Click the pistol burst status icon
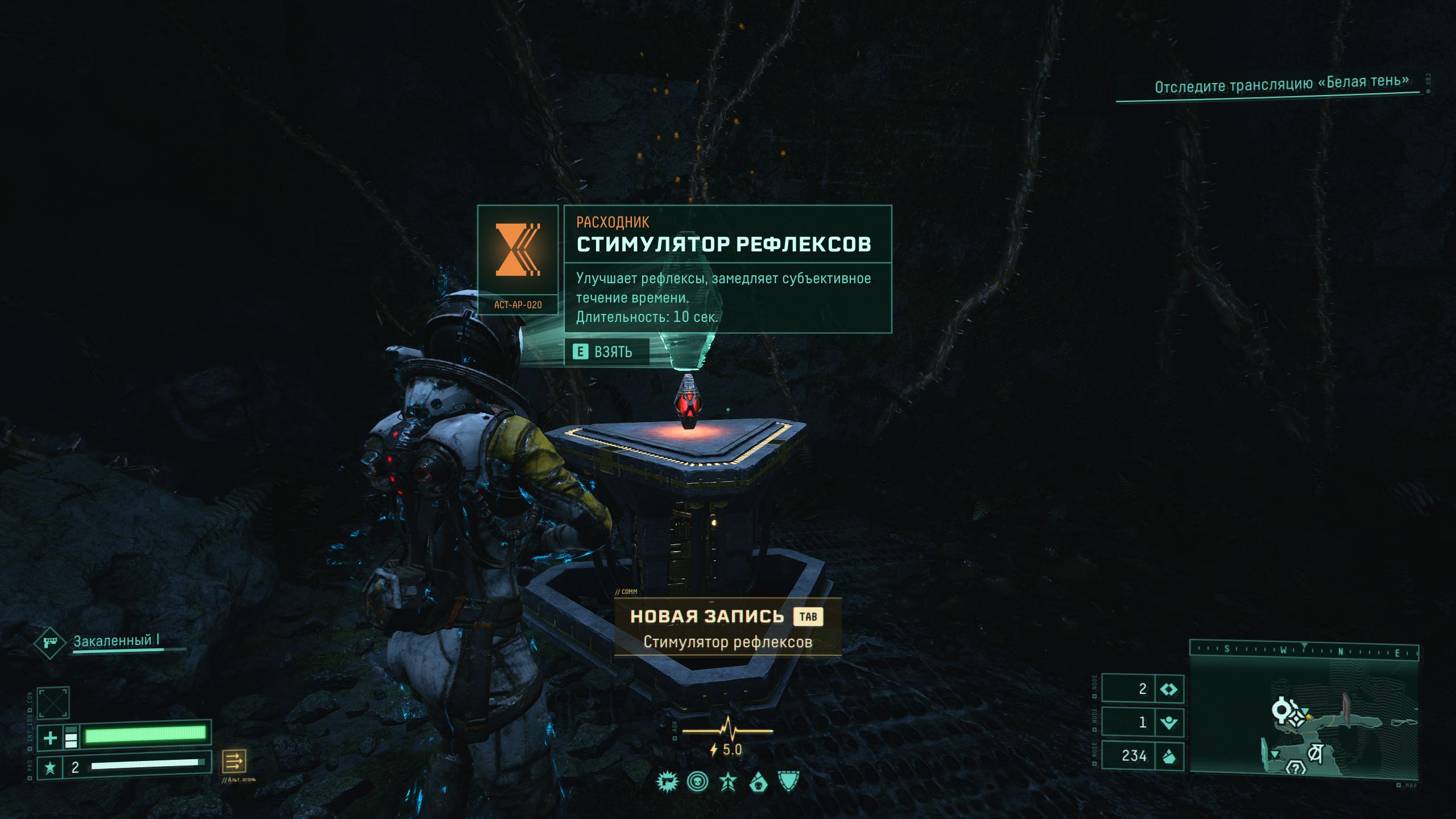Screen dimensions: 1456x819 (x=667, y=783)
